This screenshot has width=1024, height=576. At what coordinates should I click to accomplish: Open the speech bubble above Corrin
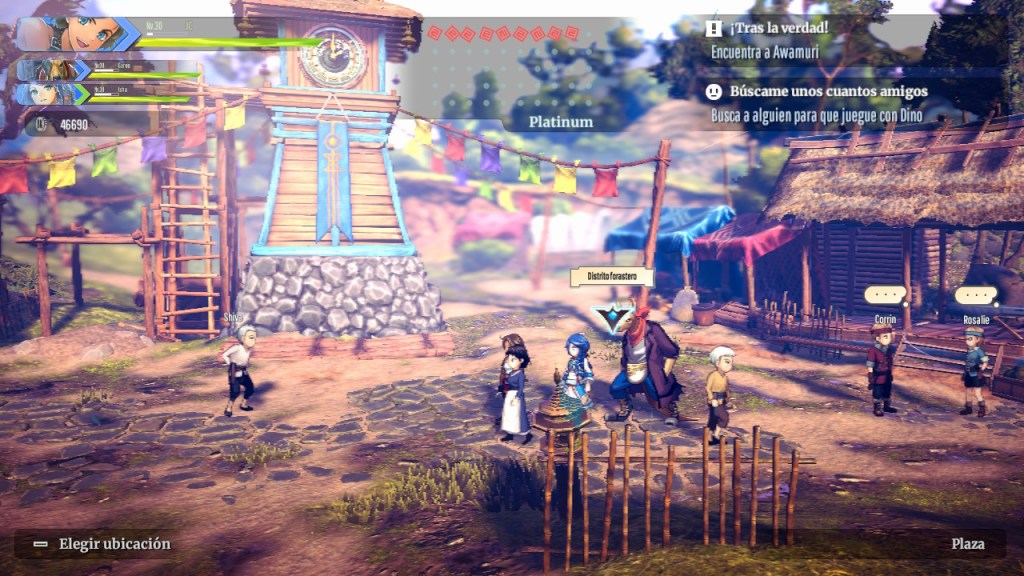(x=885, y=296)
